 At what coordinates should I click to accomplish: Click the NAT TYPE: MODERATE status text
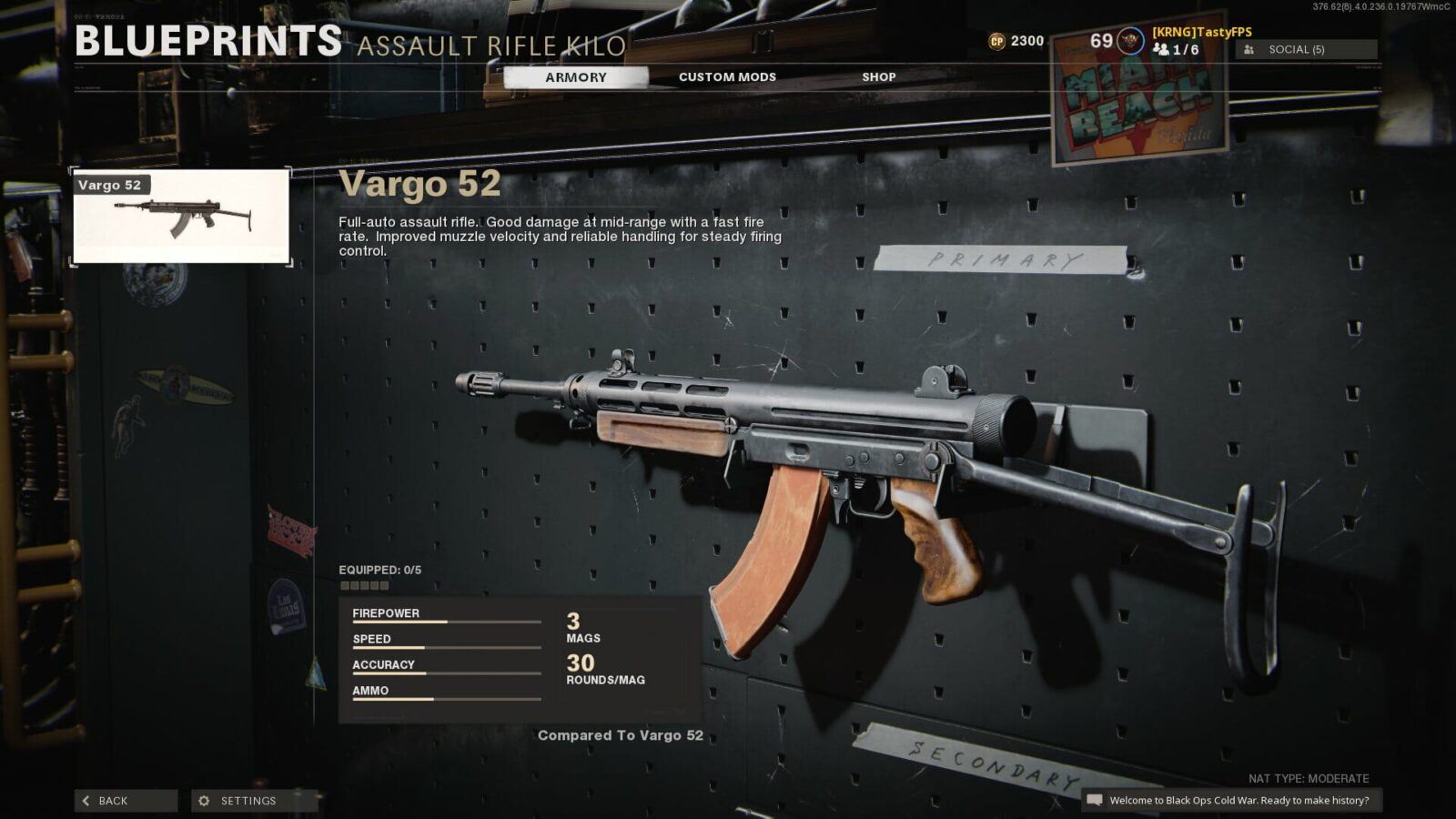(x=1308, y=778)
